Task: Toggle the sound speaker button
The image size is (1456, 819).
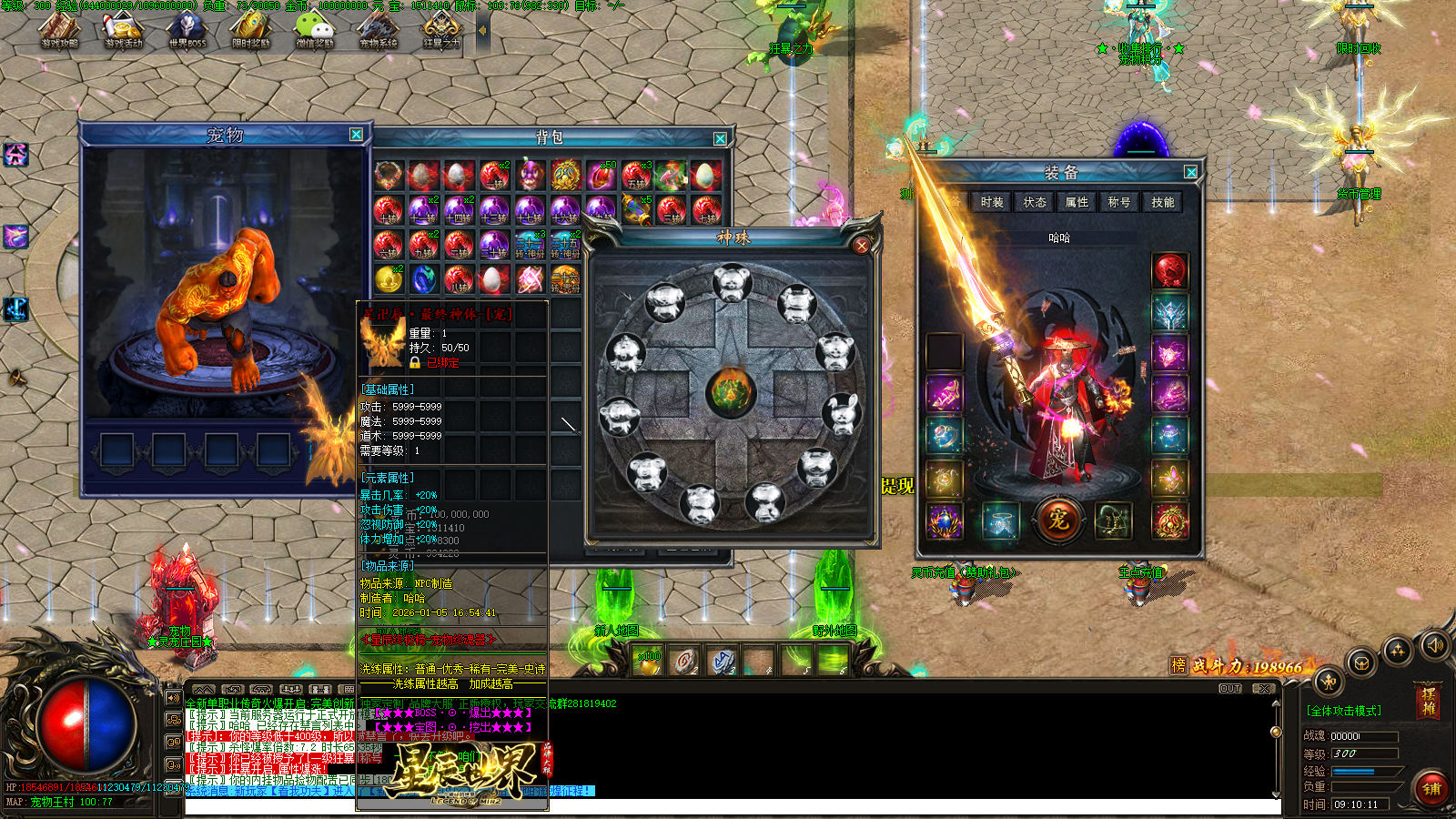Action: [x=1435, y=645]
